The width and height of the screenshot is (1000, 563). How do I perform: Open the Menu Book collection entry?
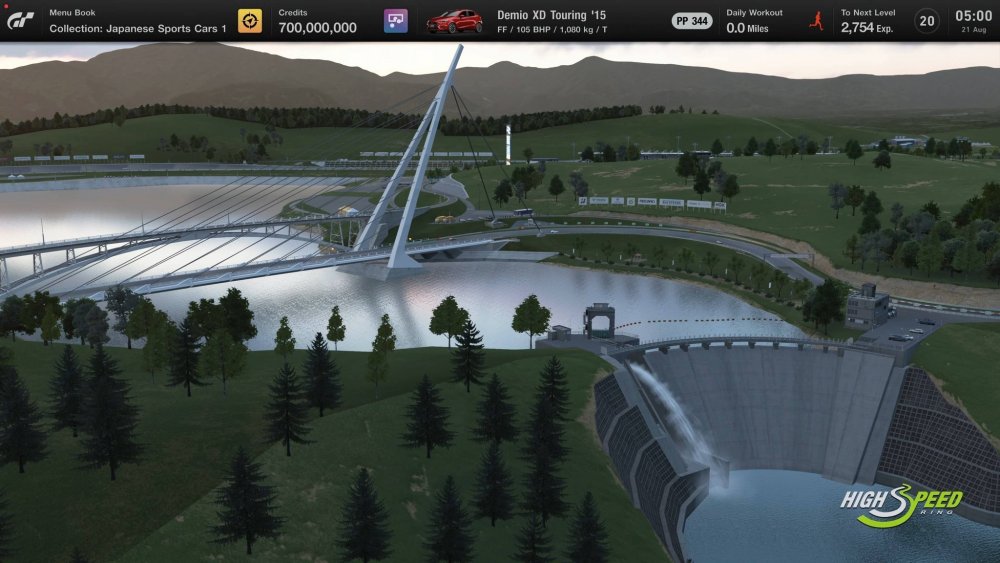coord(138,21)
